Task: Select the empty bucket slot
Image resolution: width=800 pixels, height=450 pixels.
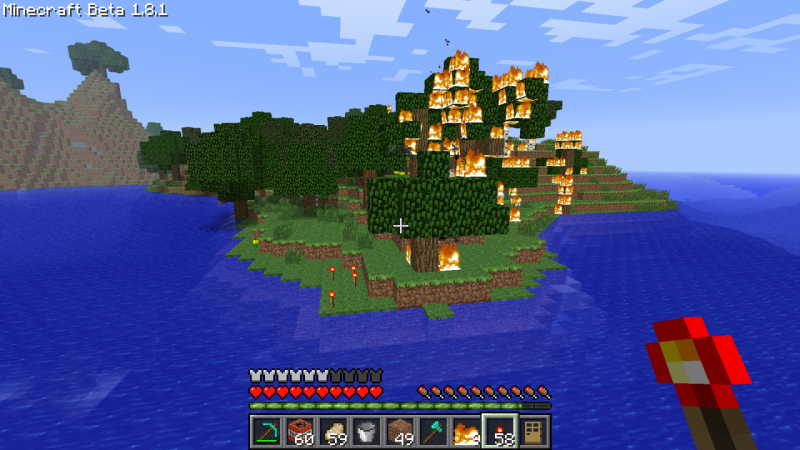Action: [366, 431]
